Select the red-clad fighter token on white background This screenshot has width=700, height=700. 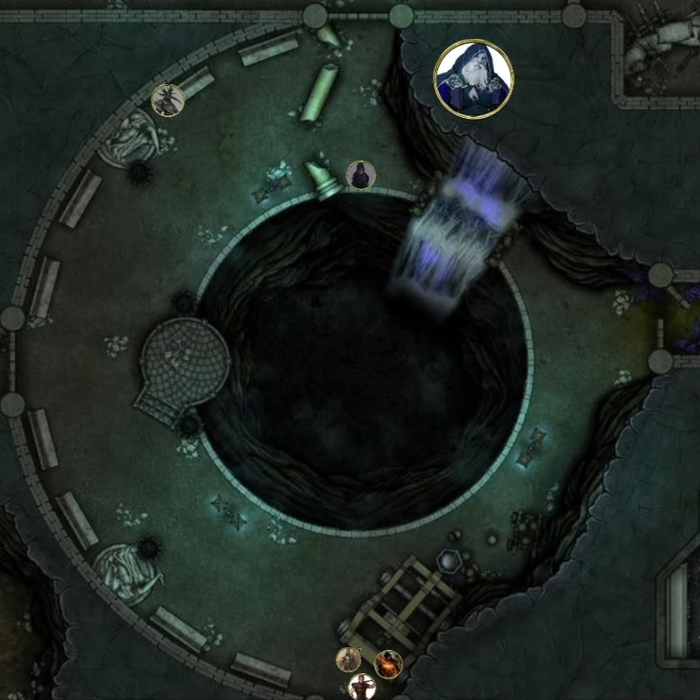[361, 687]
